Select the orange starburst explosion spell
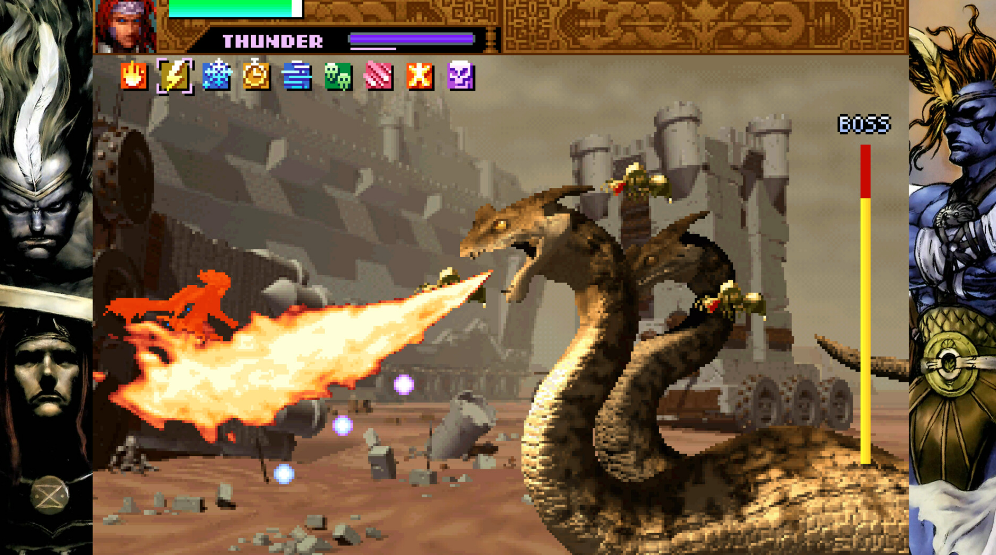996x555 pixels. point(420,76)
